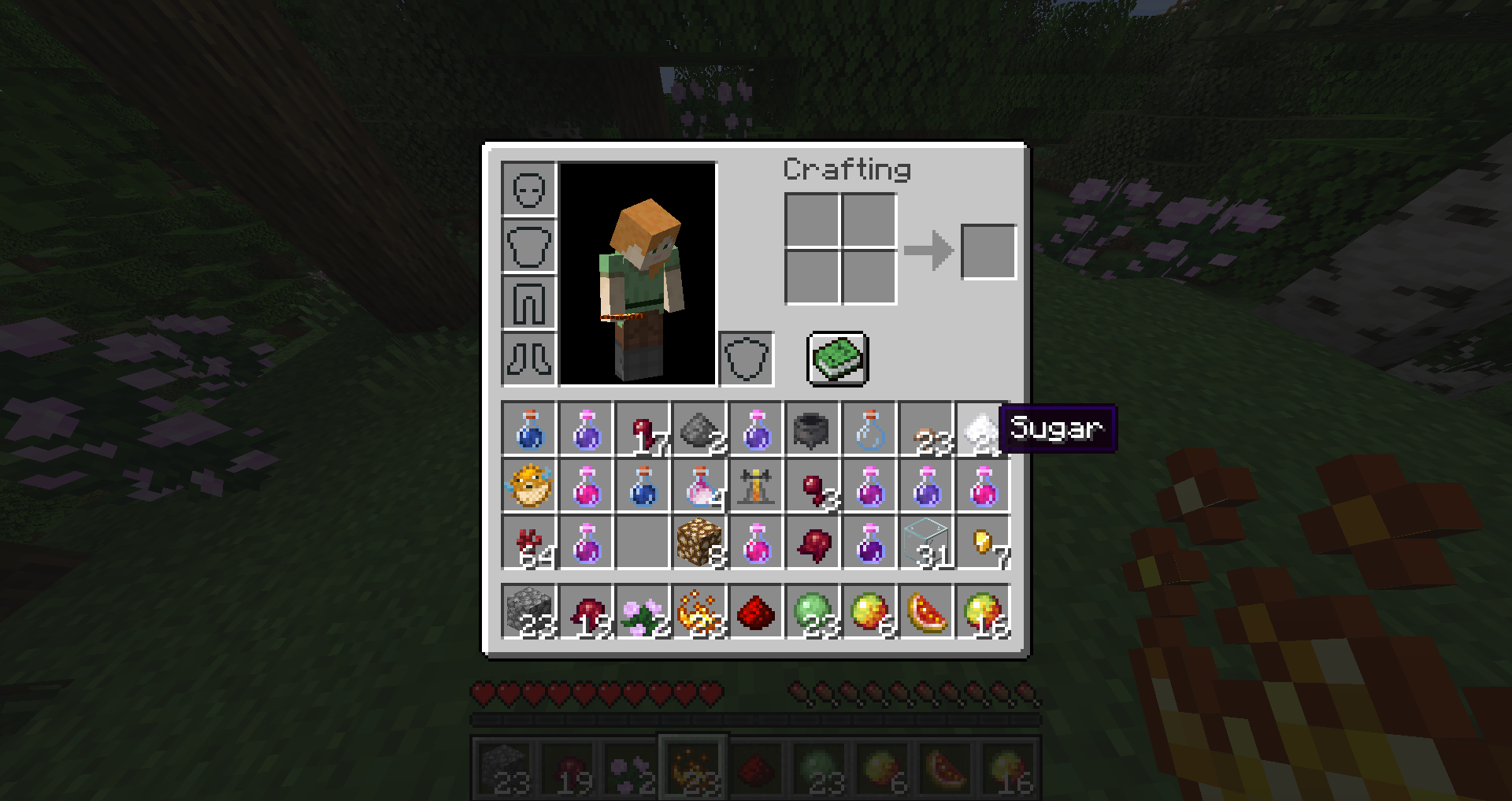
Task: Grab the nether wart stack of 17
Action: point(643,430)
